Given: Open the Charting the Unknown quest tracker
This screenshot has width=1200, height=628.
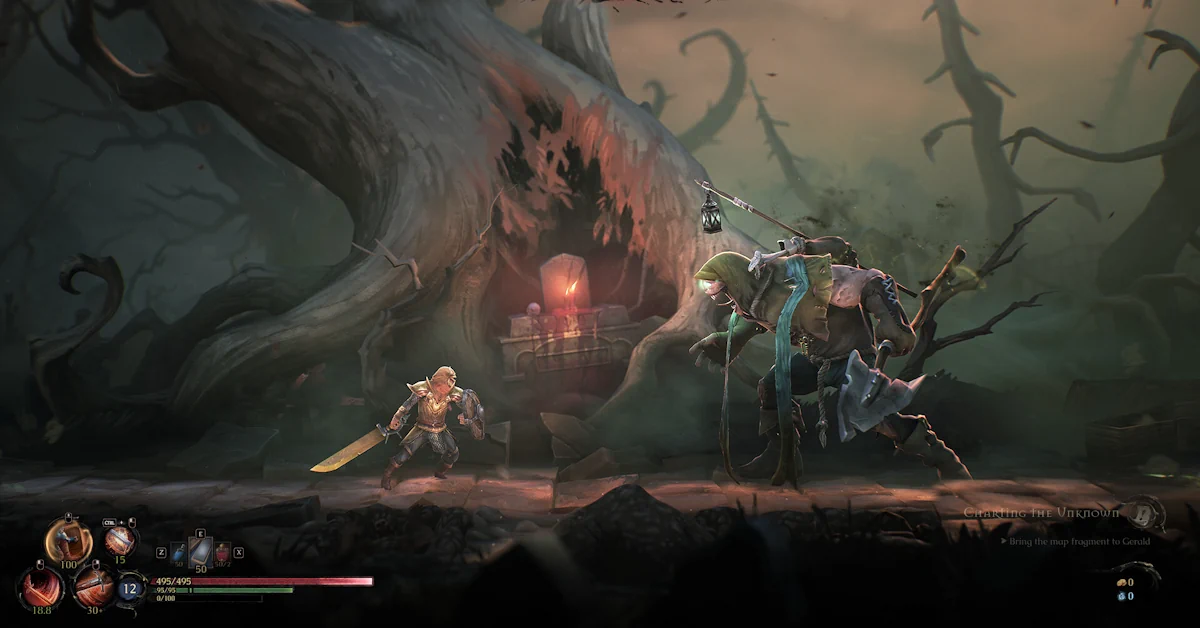Looking at the screenshot, I should coord(1042,512).
